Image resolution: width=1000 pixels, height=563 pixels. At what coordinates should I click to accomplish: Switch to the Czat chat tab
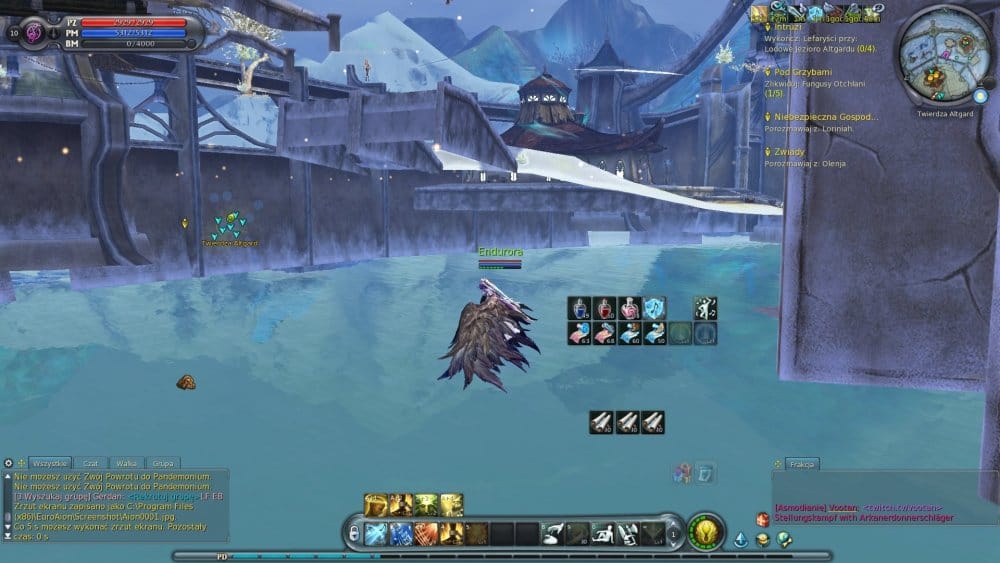(x=91, y=464)
